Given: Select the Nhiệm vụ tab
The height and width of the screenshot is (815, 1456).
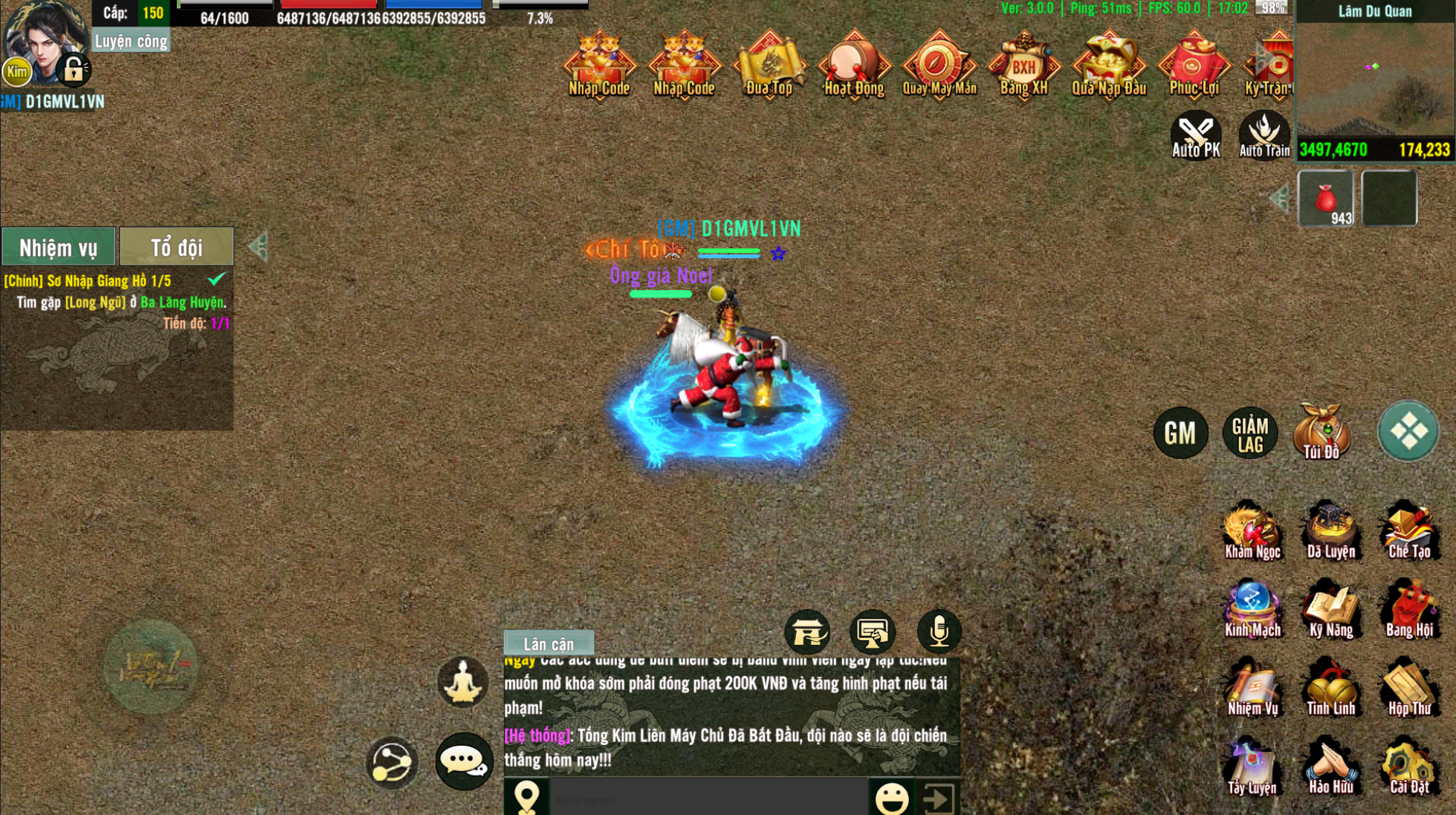Looking at the screenshot, I should click(58, 247).
